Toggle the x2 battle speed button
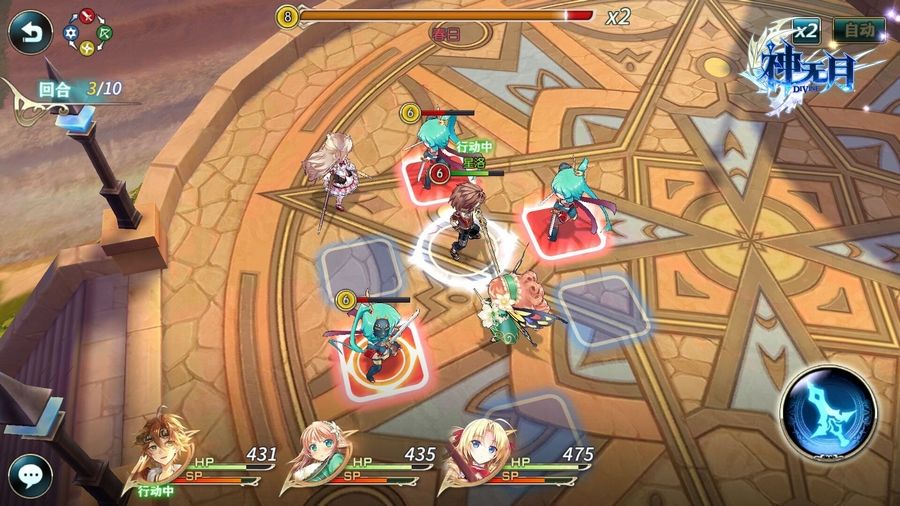Viewport: 900px width, 506px height. (x=806, y=30)
